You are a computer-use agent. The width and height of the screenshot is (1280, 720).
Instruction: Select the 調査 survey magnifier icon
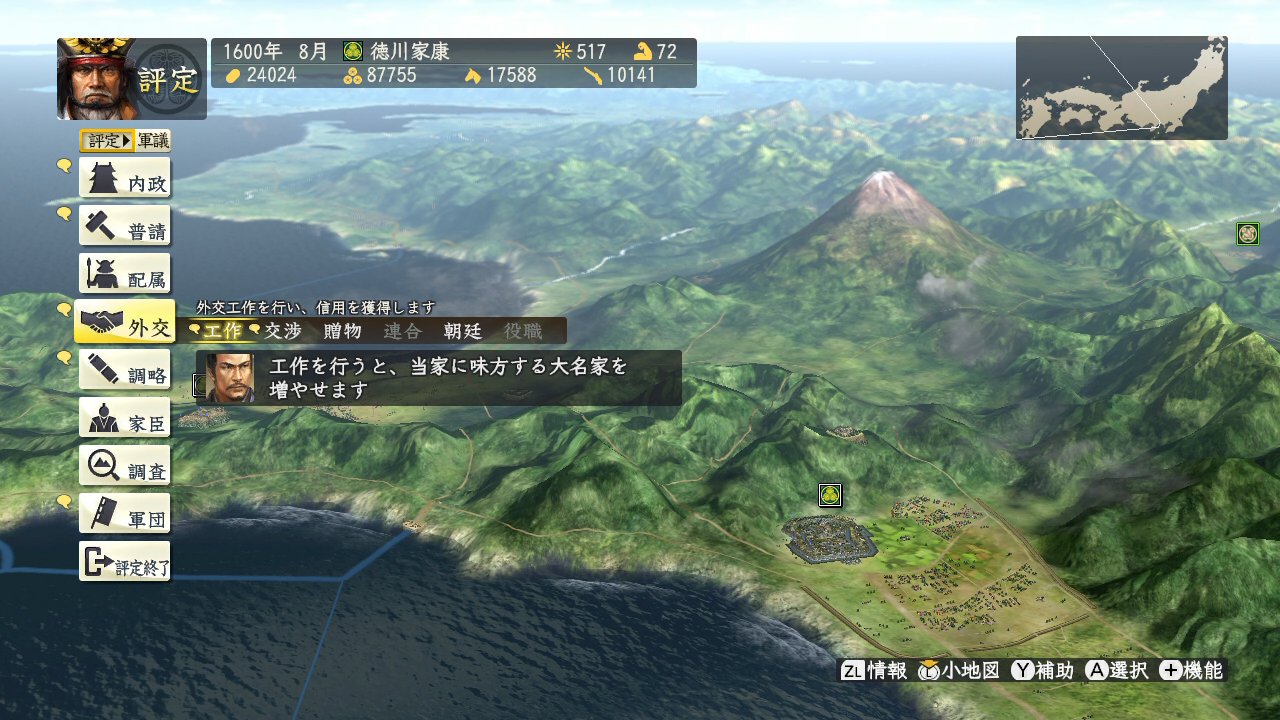coord(124,465)
